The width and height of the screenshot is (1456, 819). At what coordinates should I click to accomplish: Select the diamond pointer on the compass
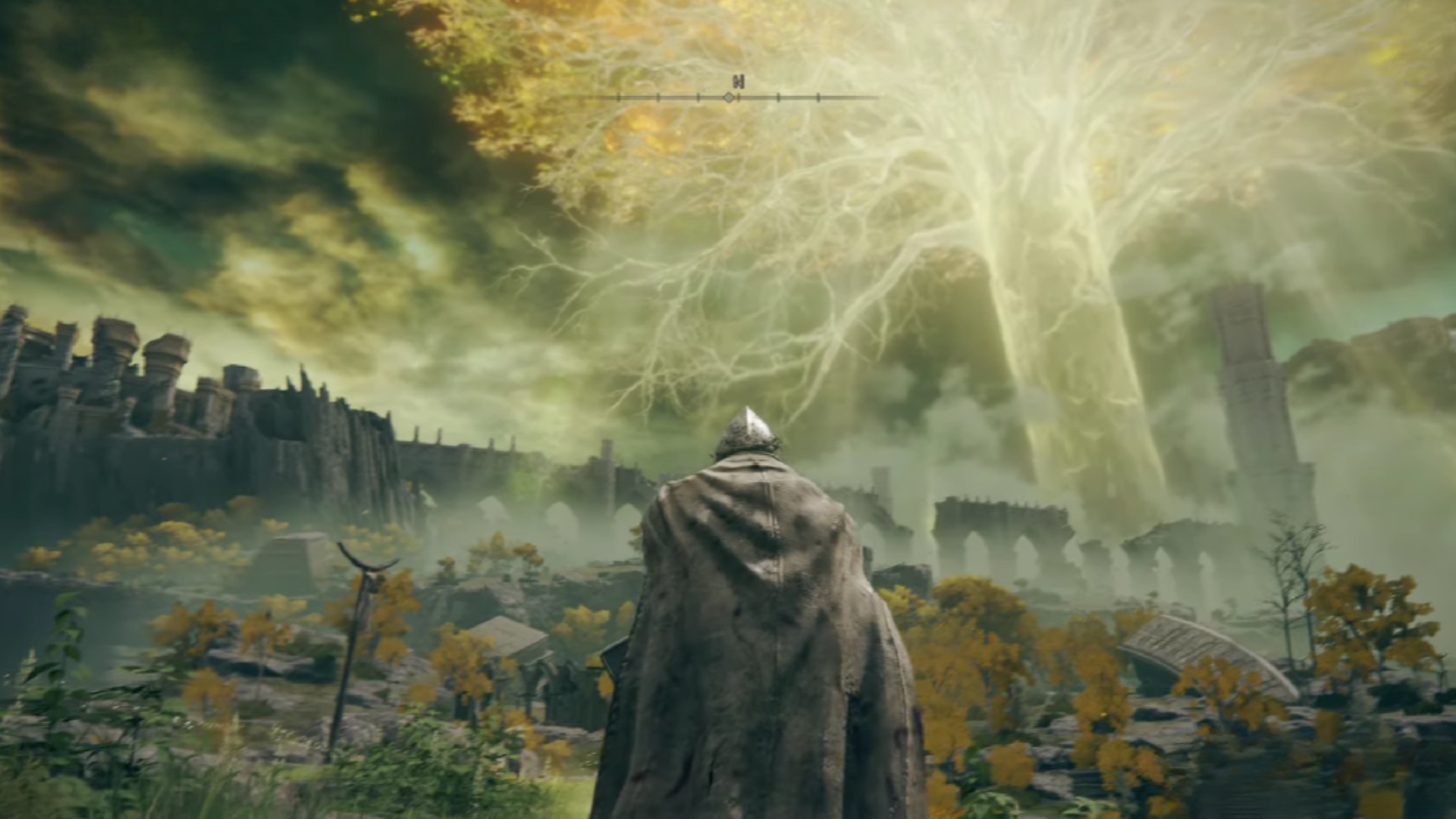coord(729,98)
